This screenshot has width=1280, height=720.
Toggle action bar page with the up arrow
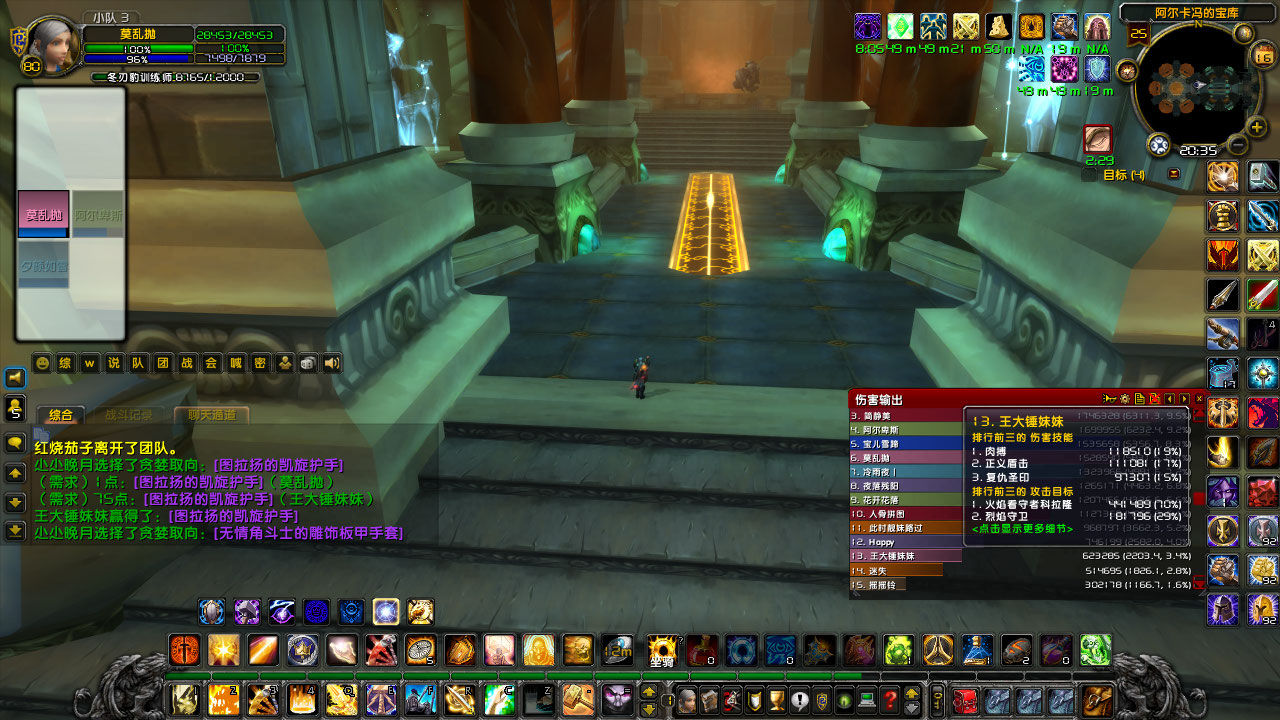click(x=649, y=691)
